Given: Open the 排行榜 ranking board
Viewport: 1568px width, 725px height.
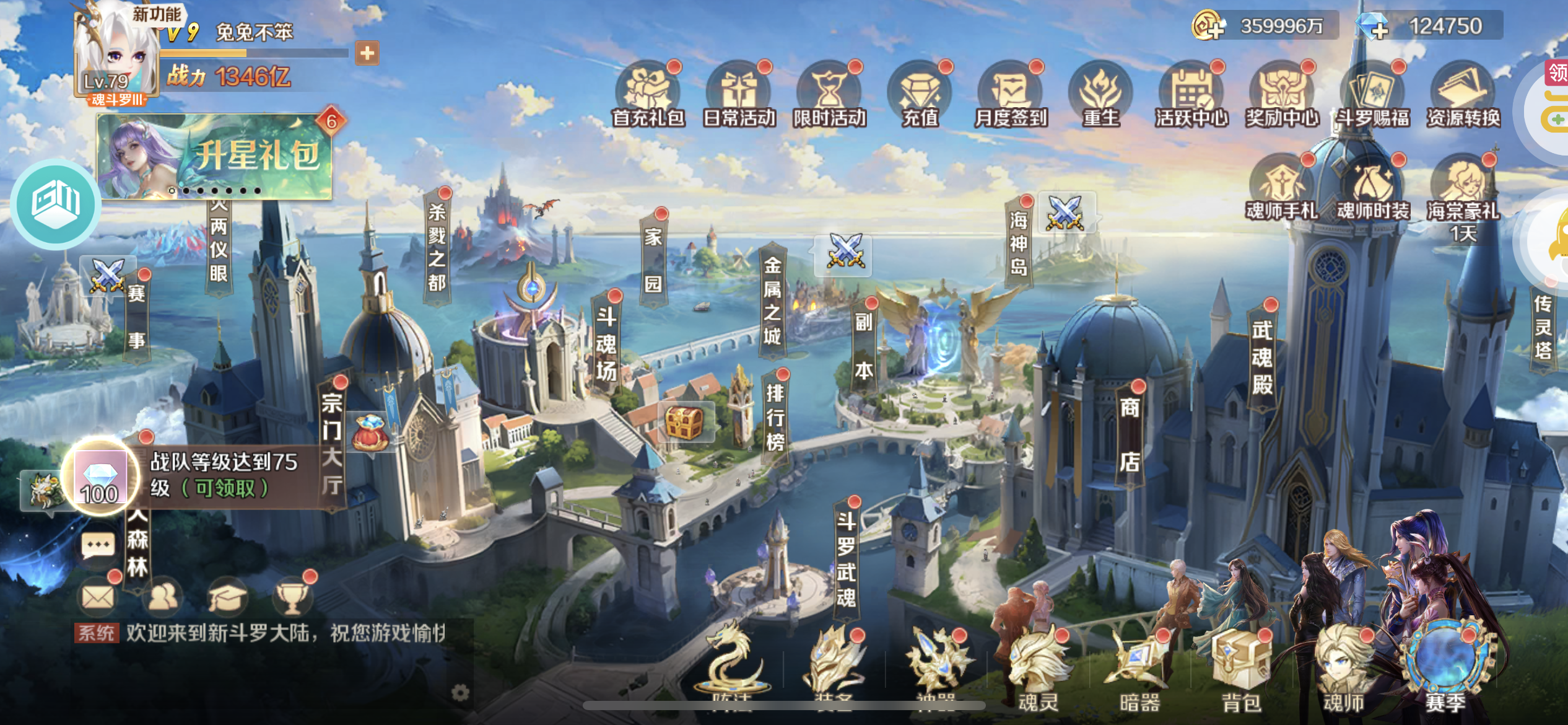Looking at the screenshot, I should 775,417.
